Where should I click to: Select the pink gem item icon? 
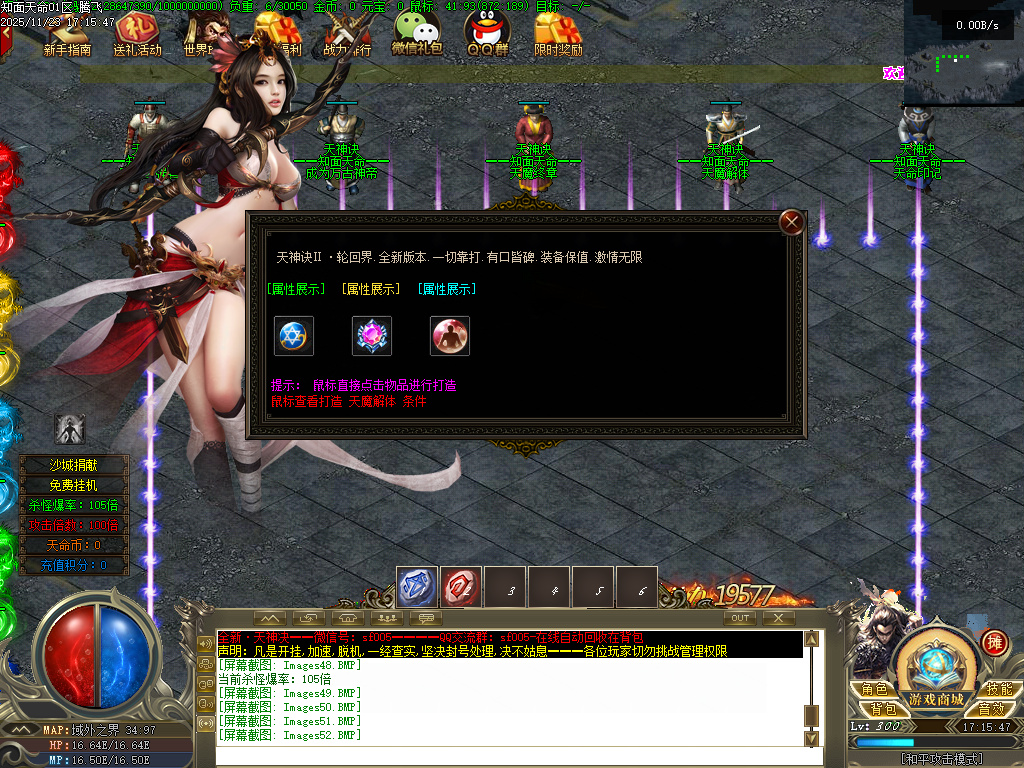tap(372, 336)
